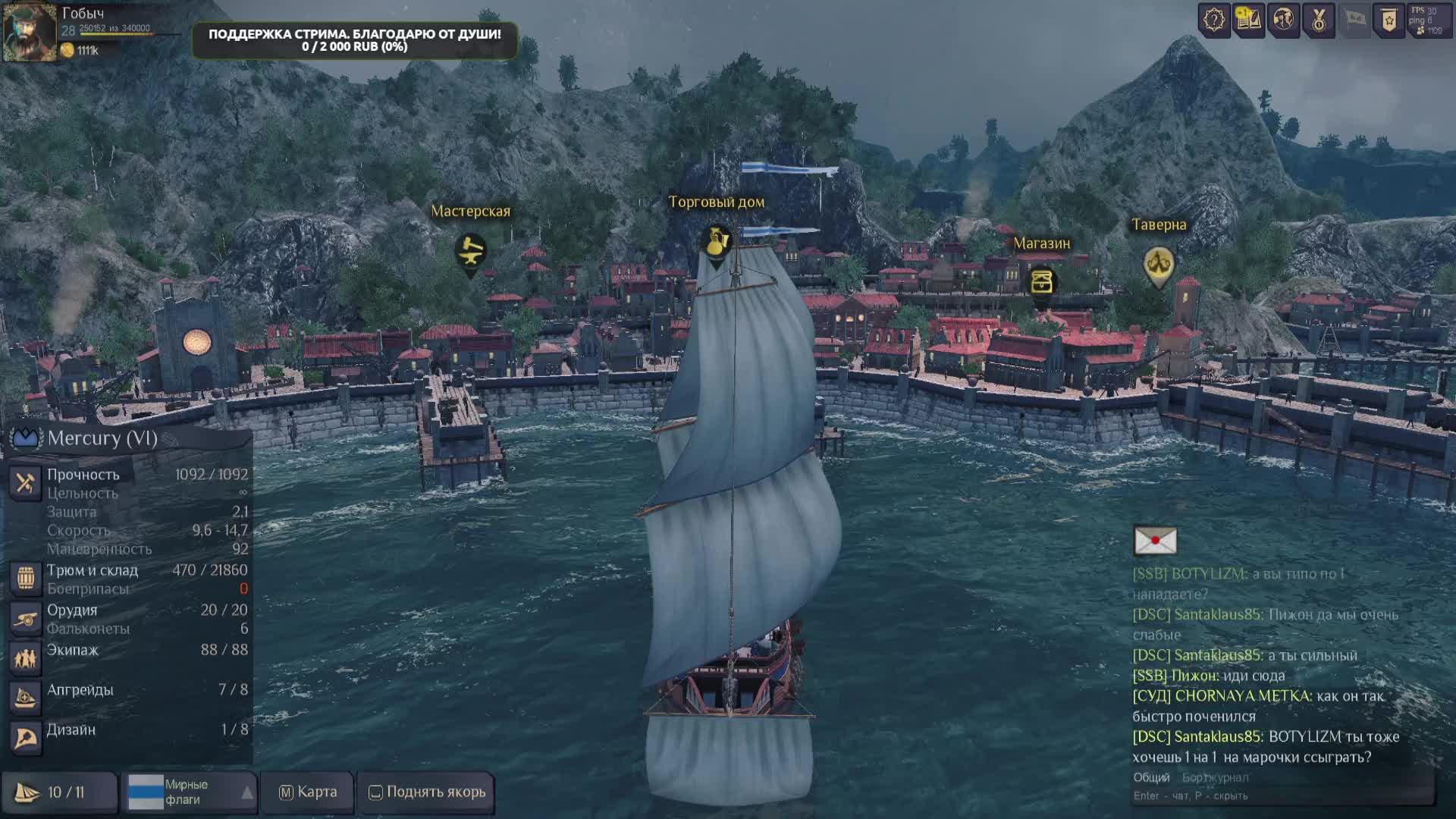Open the Дизайн ship design icon
Viewport: 1456px width, 819px height.
pyautogui.click(x=25, y=737)
